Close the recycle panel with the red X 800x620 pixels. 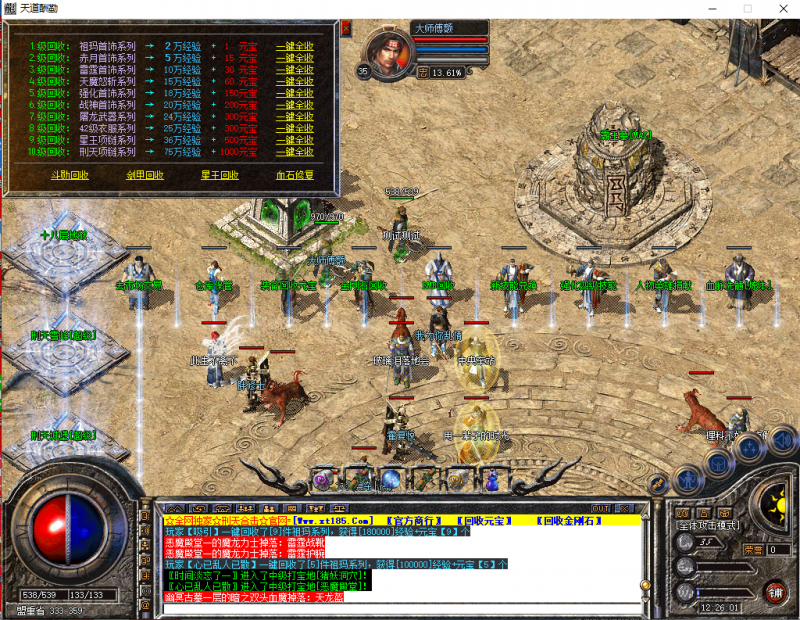(346, 28)
